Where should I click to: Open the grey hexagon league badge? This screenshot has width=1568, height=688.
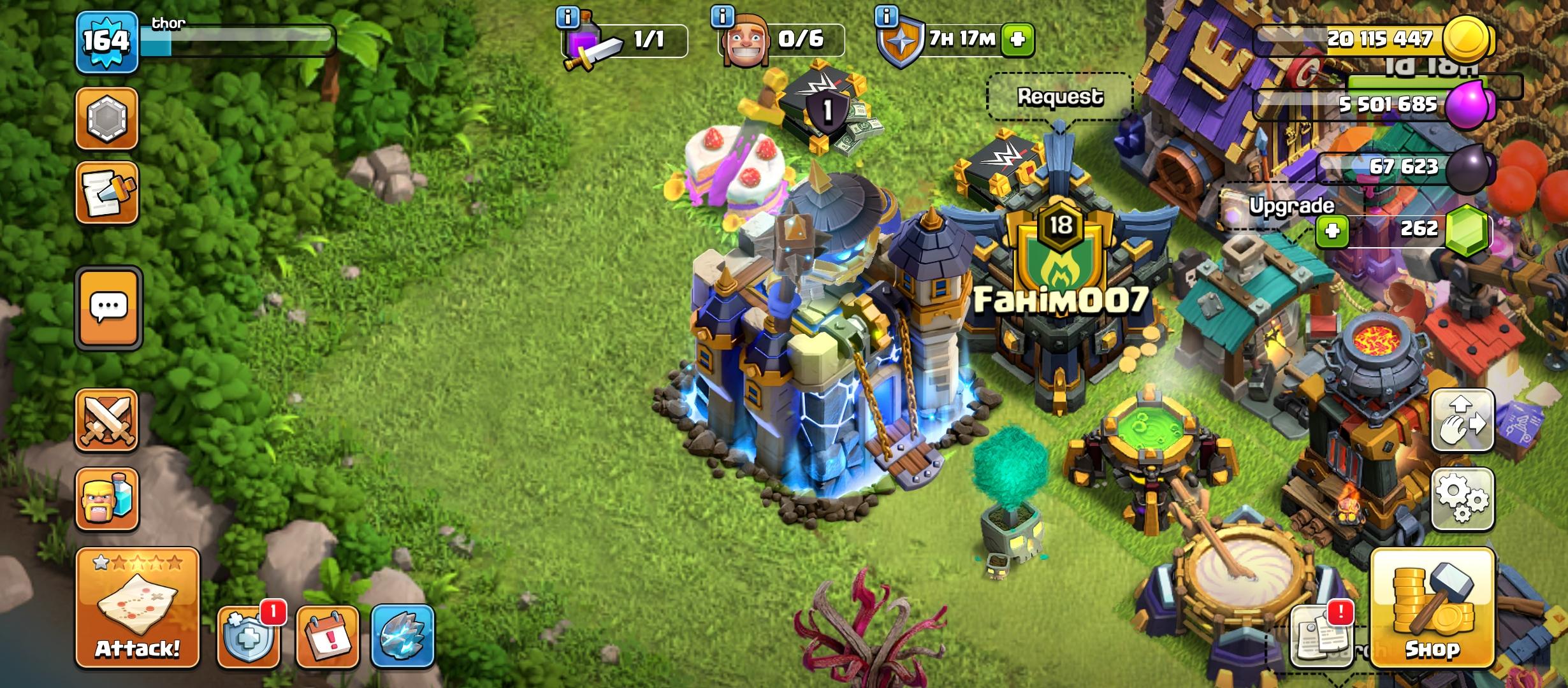107,118
